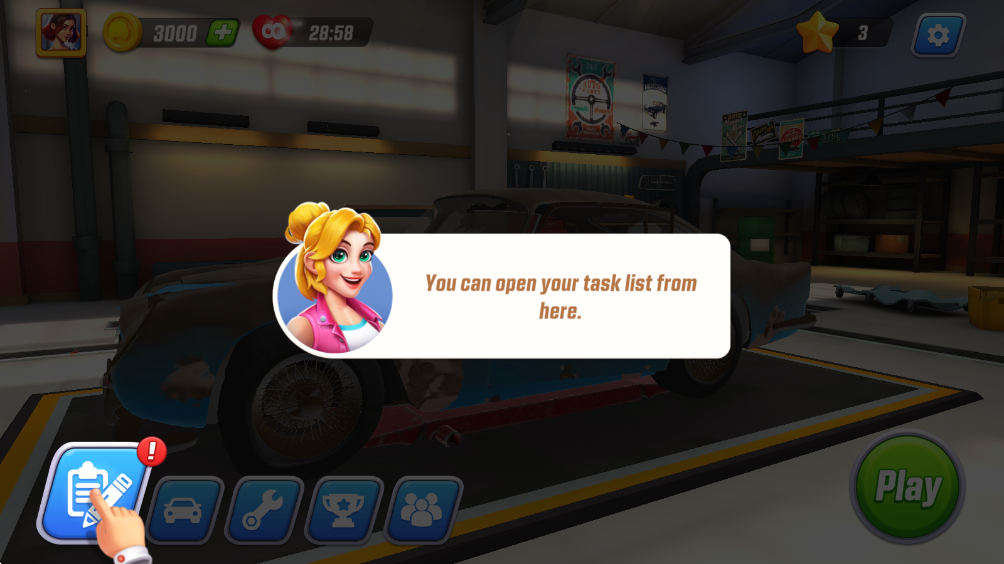Click the gold star counter icon
Image resolution: width=1004 pixels, height=564 pixels.
click(x=817, y=33)
